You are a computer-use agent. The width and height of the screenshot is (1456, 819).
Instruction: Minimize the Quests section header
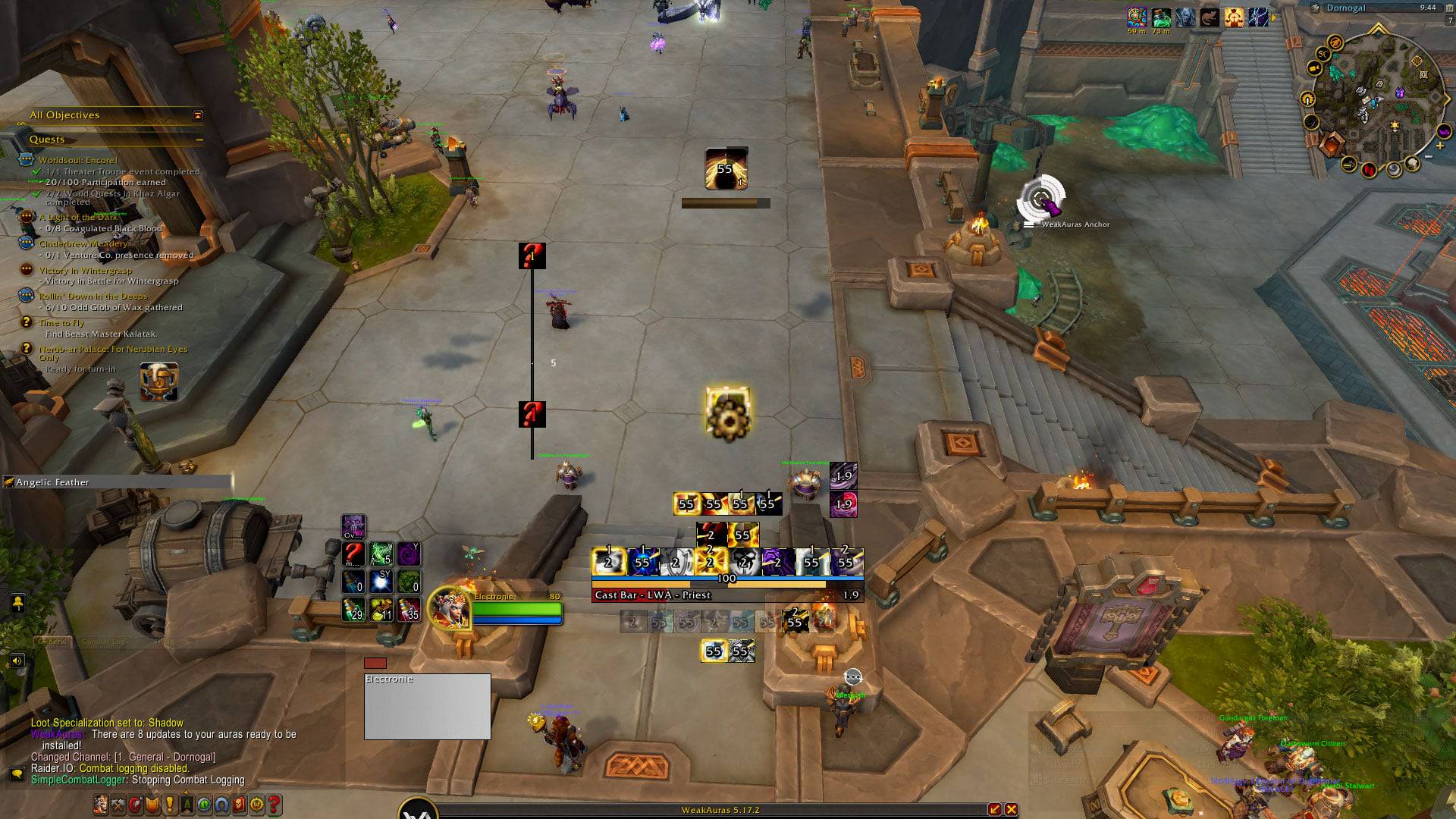(x=199, y=140)
